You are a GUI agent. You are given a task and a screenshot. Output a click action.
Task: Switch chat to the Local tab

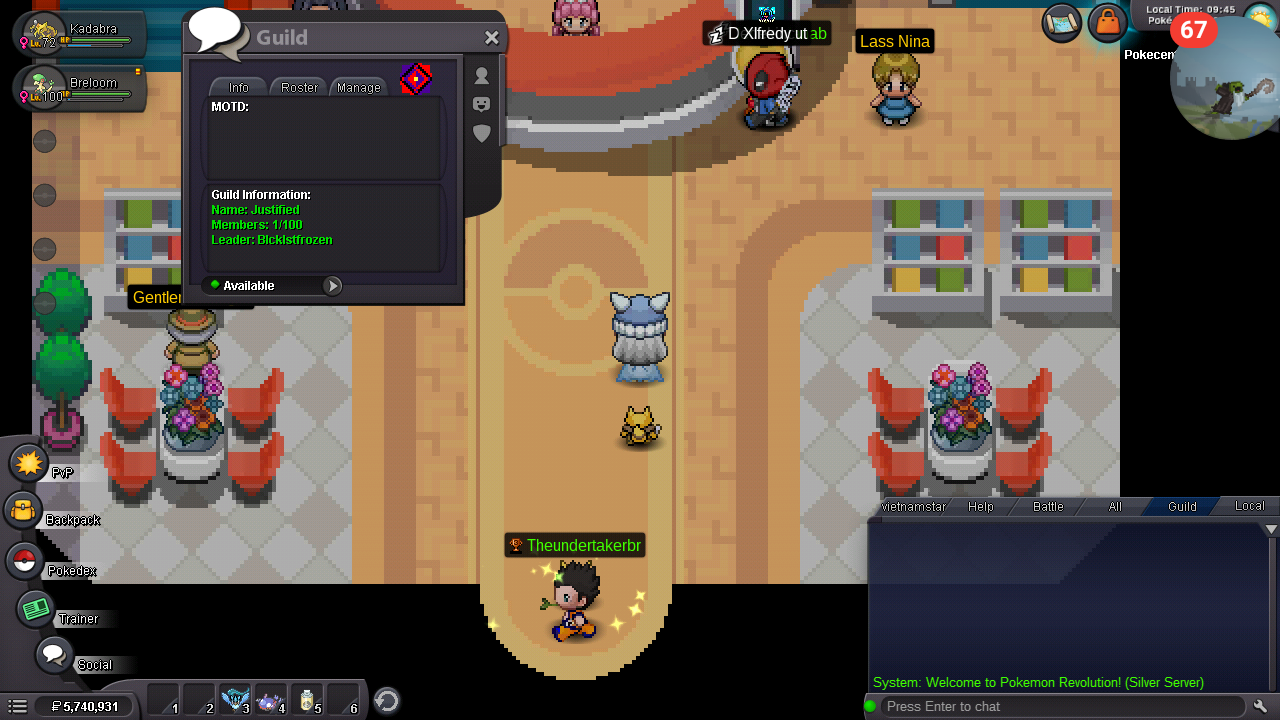1249,506
